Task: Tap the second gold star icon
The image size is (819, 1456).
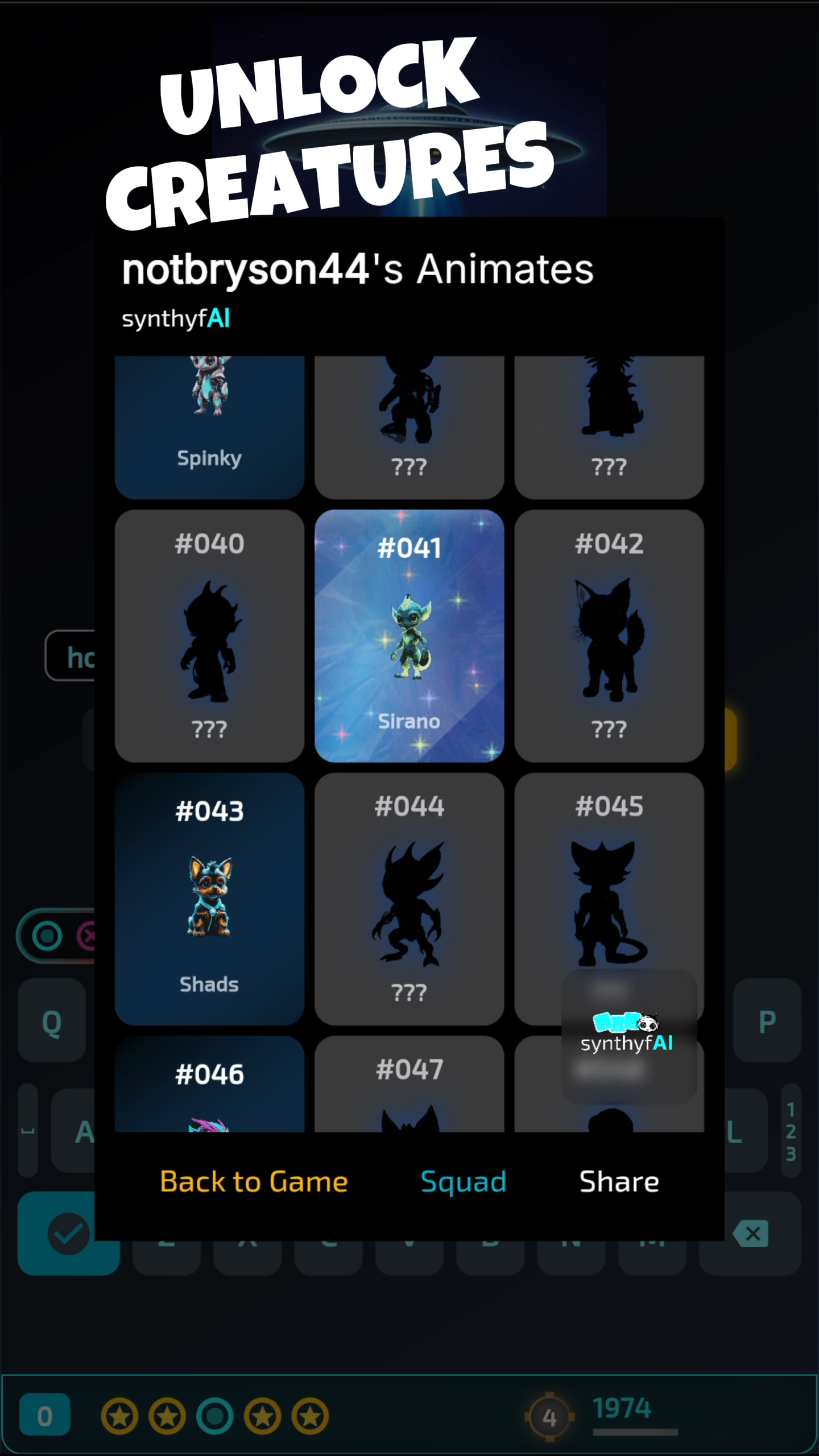Action: coord(168,1416)
